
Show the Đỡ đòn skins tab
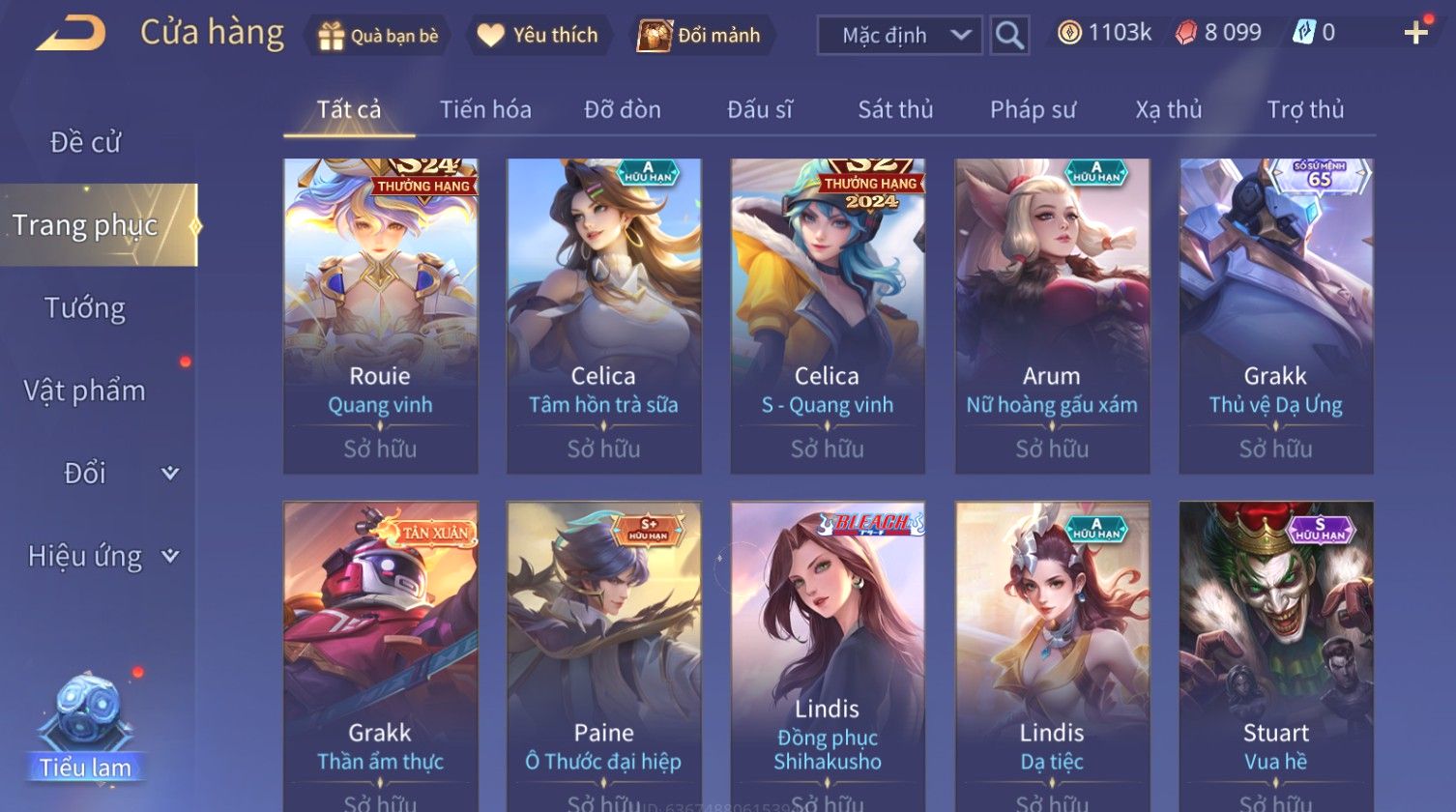tap(623, 110)
